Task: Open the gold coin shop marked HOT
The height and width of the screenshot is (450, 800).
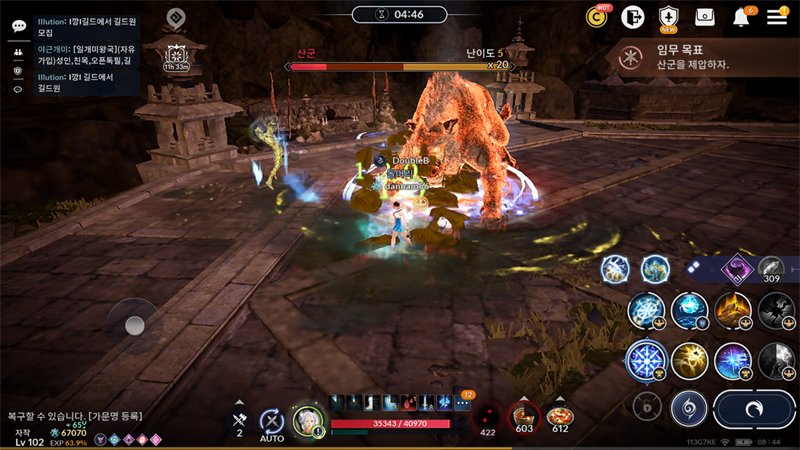Action: point(598,17)
